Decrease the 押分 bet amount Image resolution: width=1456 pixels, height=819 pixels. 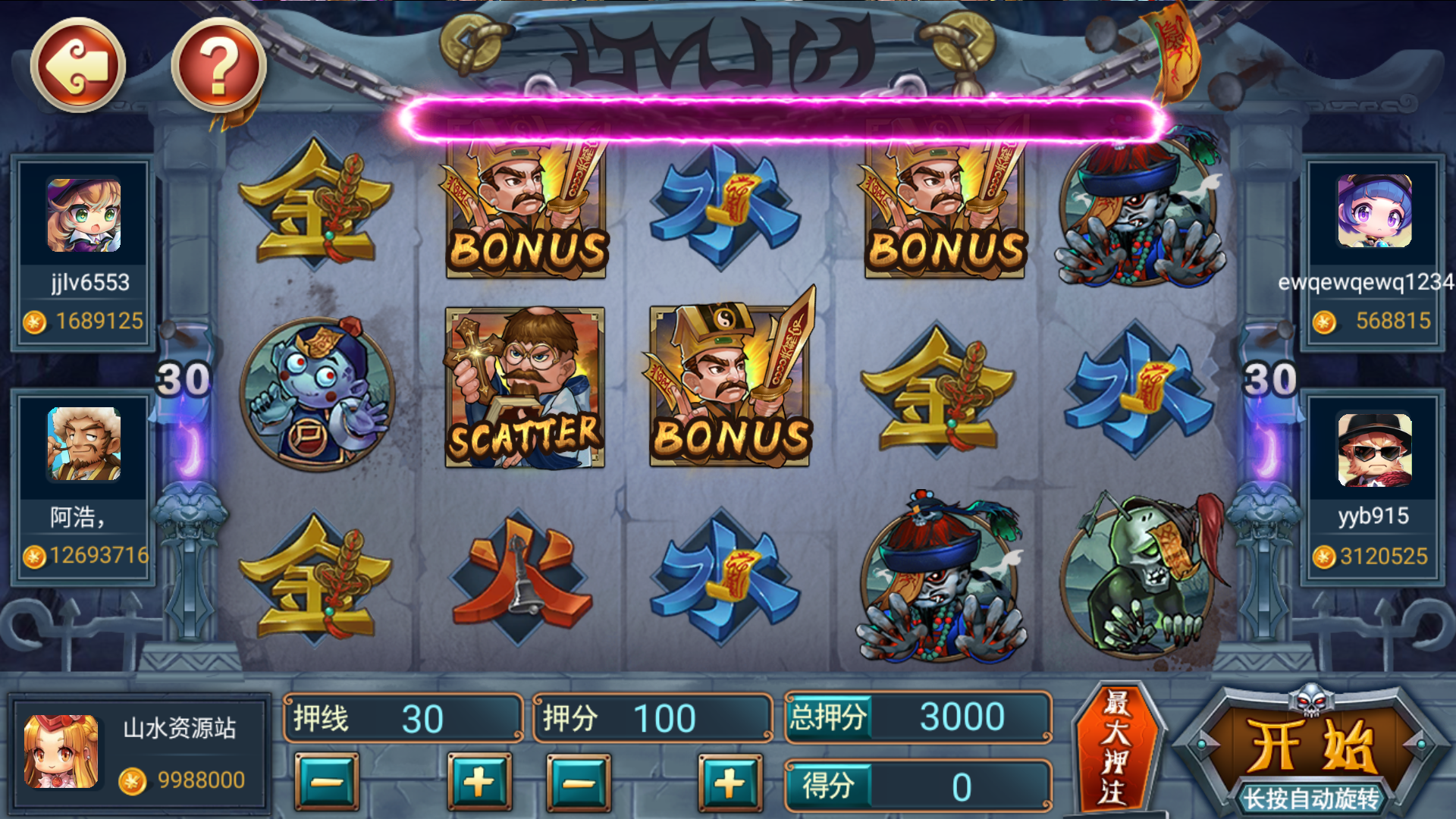tap(579, 783)
